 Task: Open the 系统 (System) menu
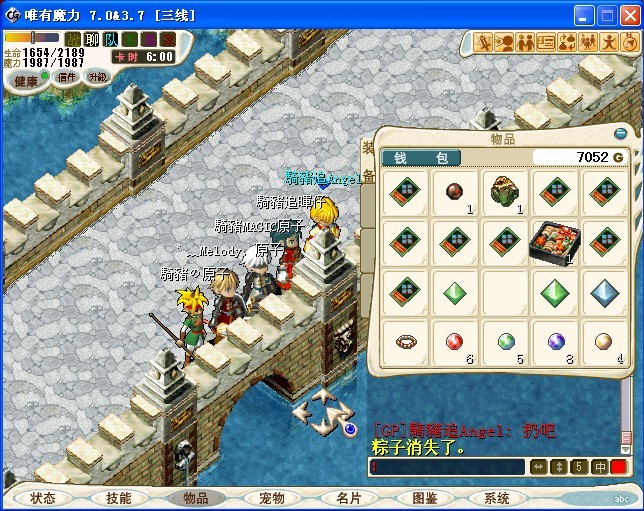click(x=497, y=498)
